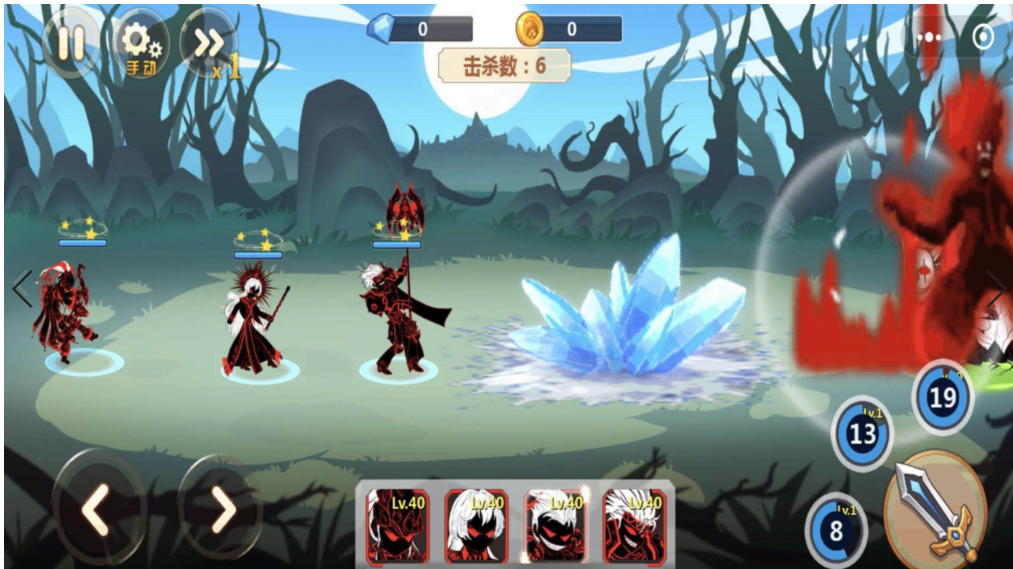Image resolution: width=1013 pixels, height=569 pixels.
Task: Trigger the skill showing cooldown 8
Action: point(836,529)
